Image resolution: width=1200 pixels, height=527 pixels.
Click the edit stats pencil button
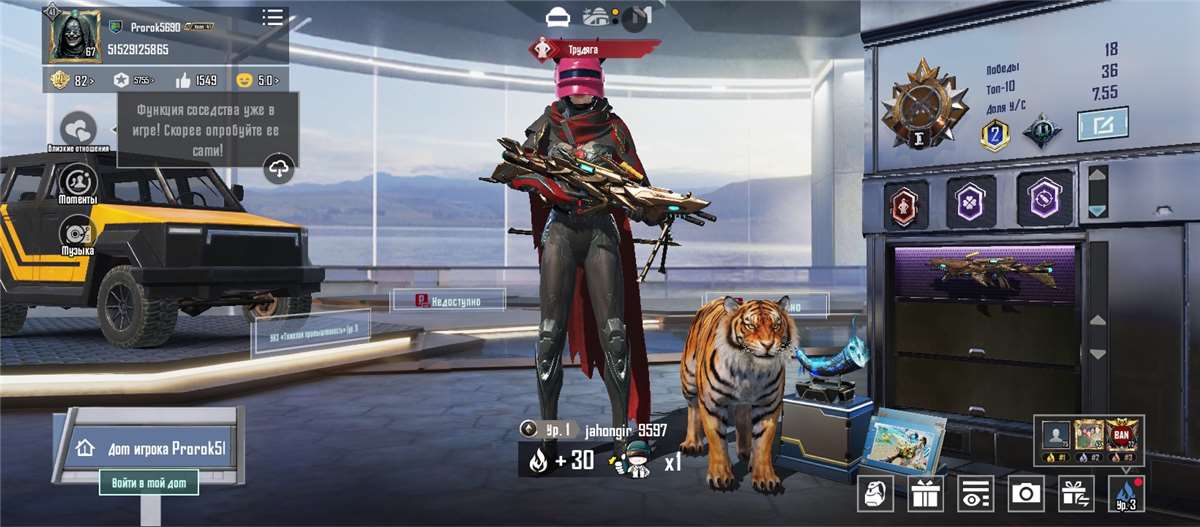click(1102, 124)
